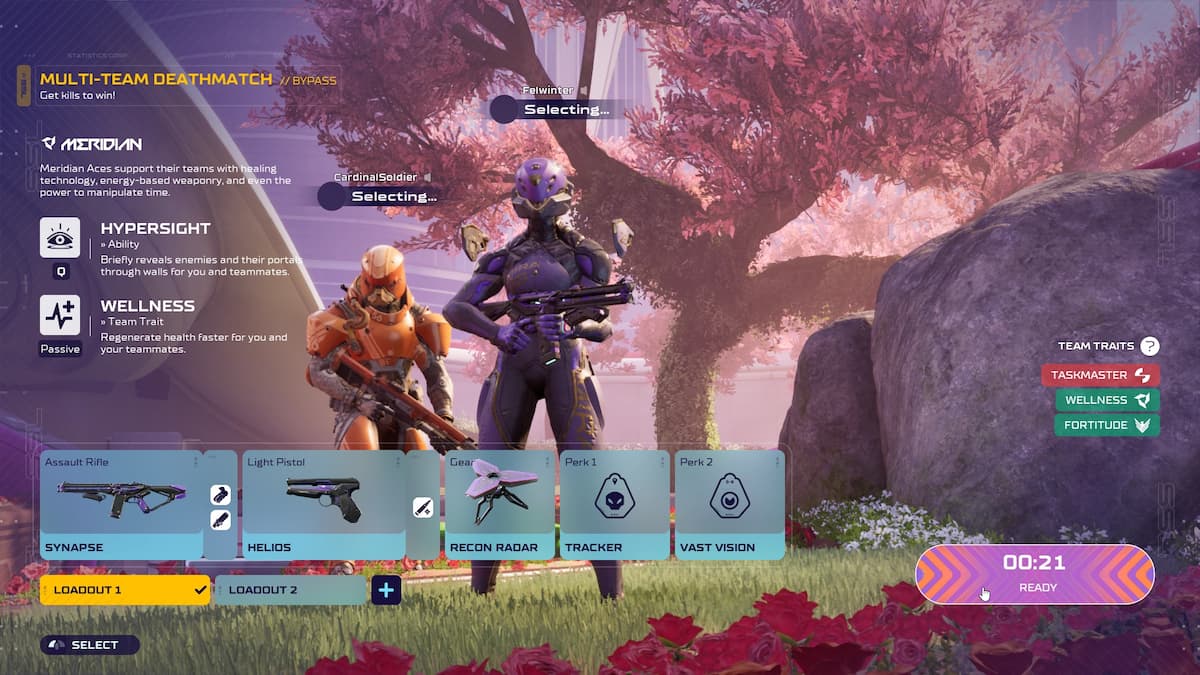This screenshot has width=1200, height=675.
Task: Switch to Loadout 1
Action: click(x=125, y=590)
